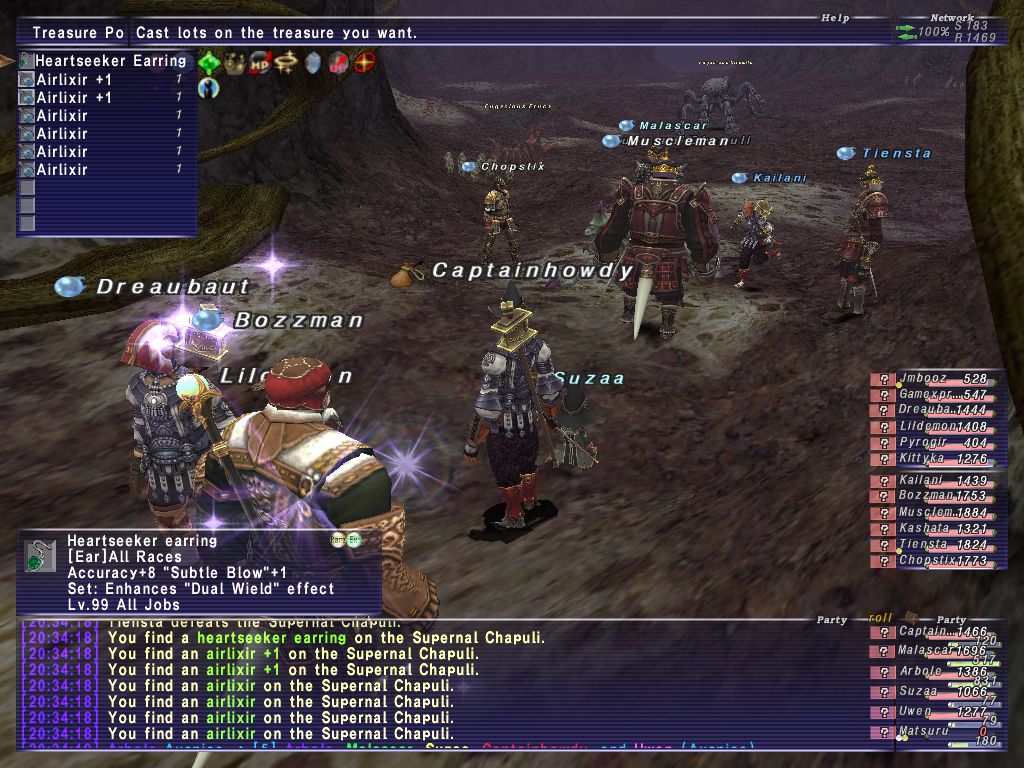Open the Help label in the top bar
1024x768 pixels.
[x=835, y=18]
